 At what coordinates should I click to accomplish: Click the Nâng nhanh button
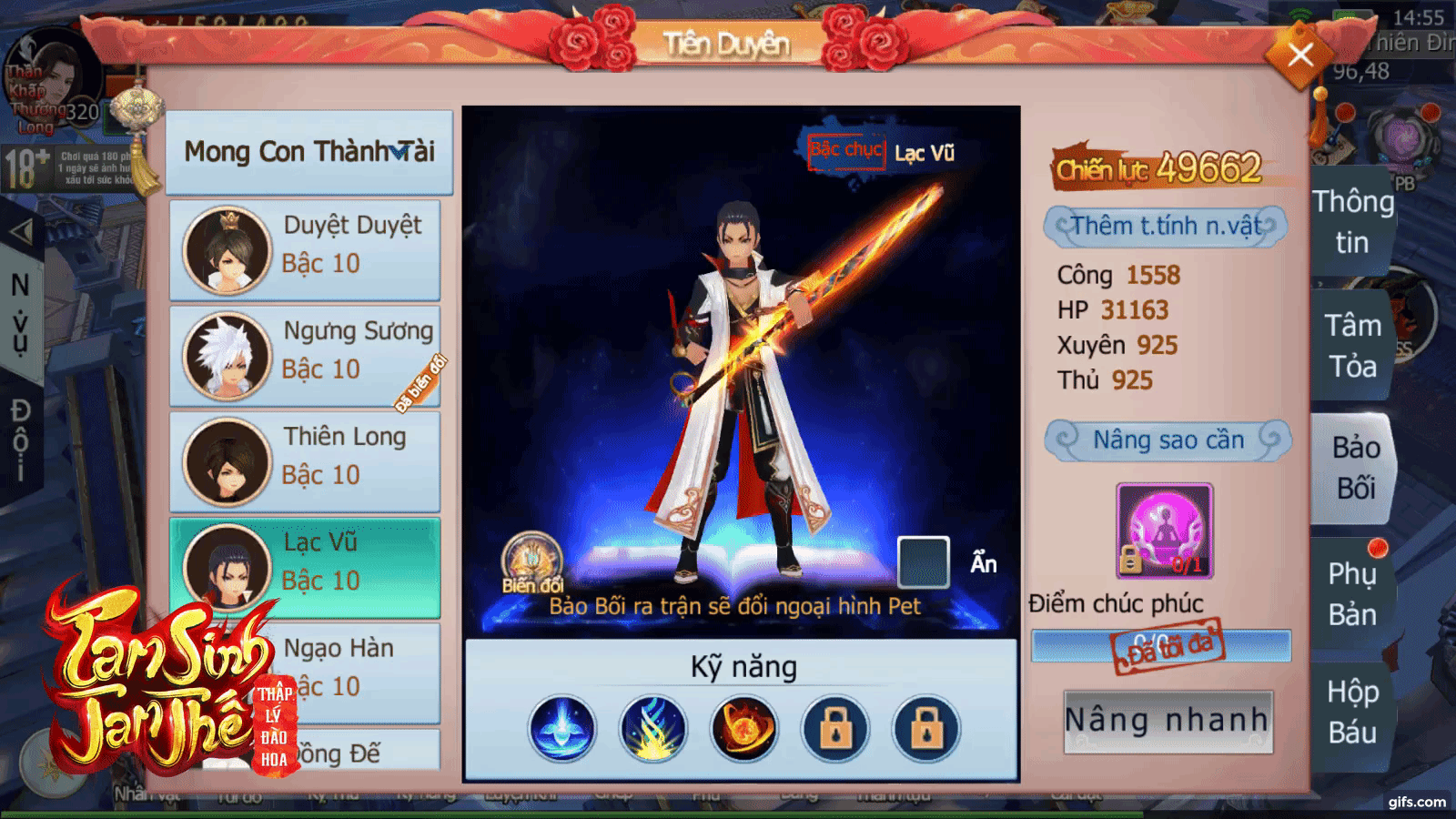pyautogui.click(x=1168, y=721)
